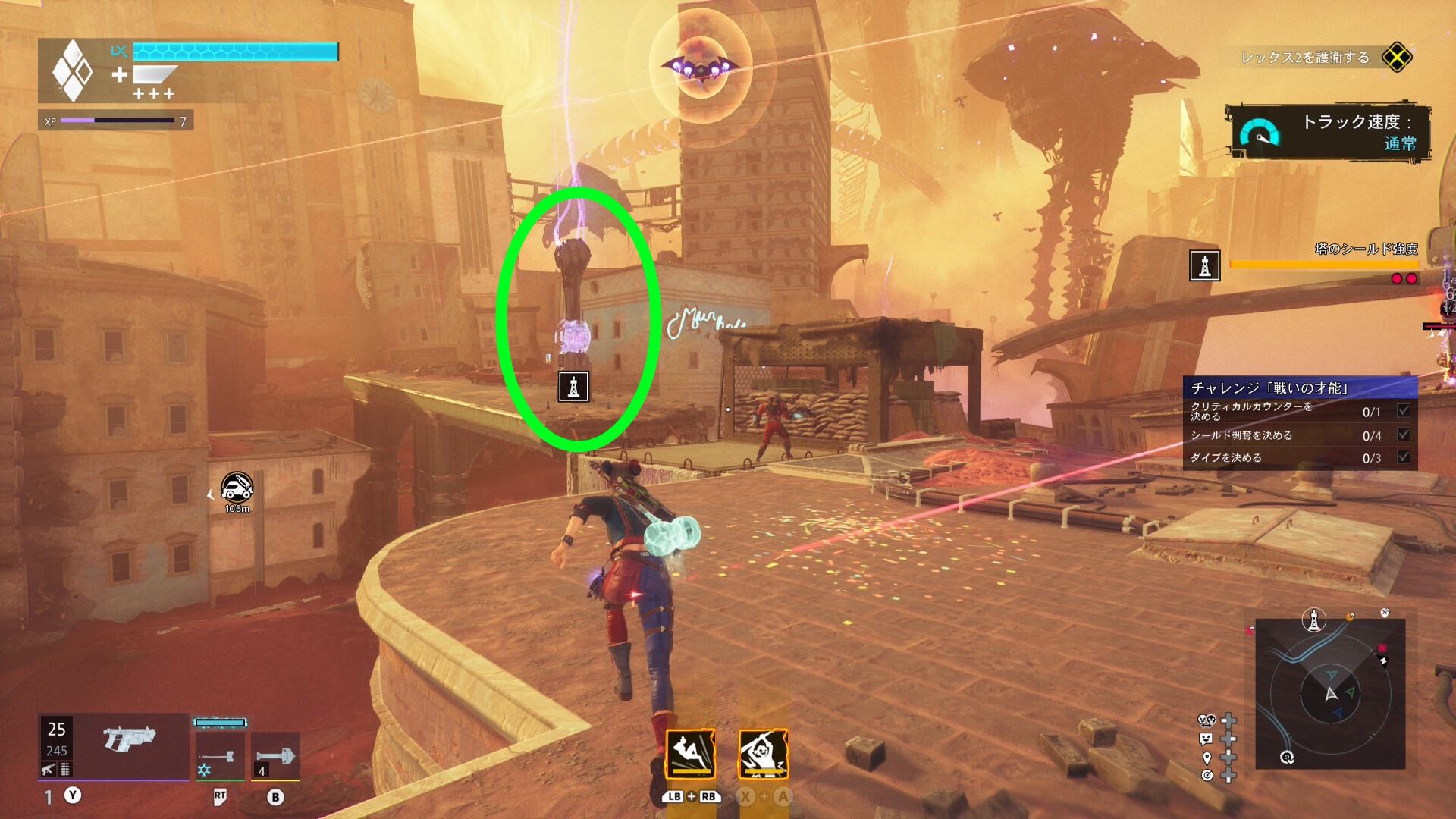This screenshot has width=1456, height=819.
Task: Click the character swap faces icon
Action: point(1206,720)
